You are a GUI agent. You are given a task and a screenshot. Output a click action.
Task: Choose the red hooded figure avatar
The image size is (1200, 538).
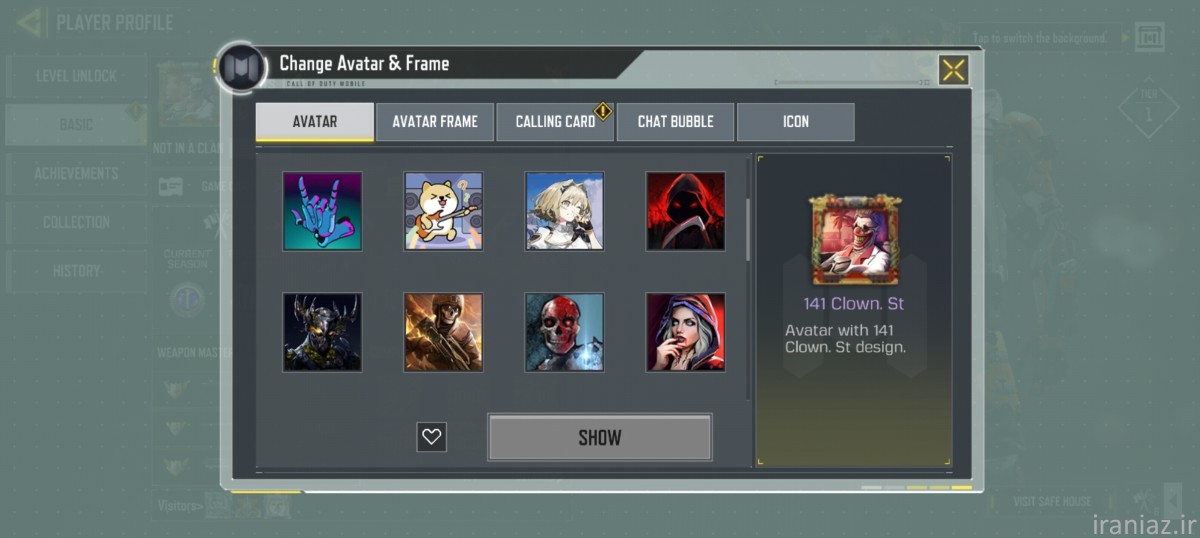[685, 211]
